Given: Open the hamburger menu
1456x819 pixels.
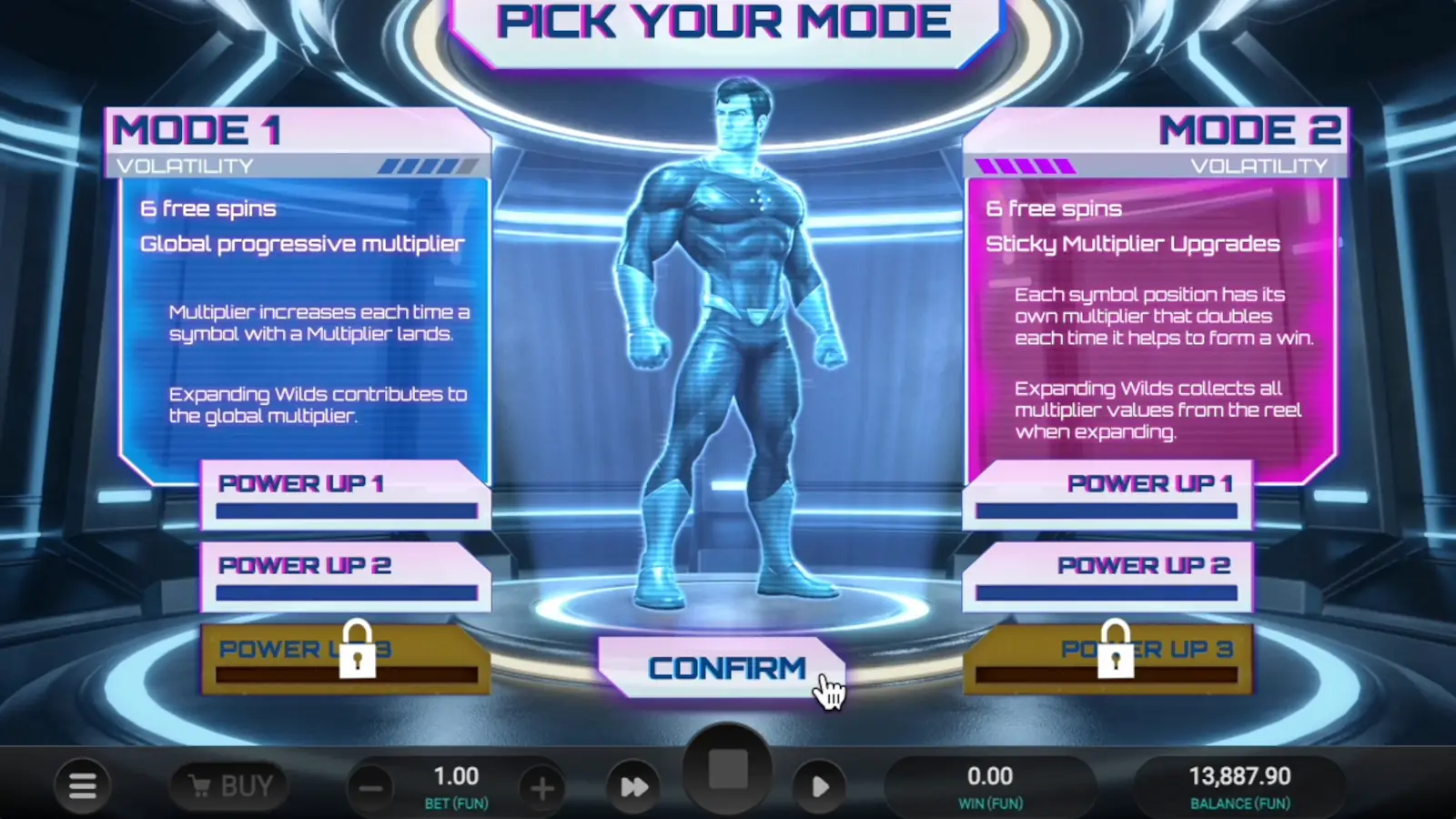Looking at the screenshot, I should [80, 784].
